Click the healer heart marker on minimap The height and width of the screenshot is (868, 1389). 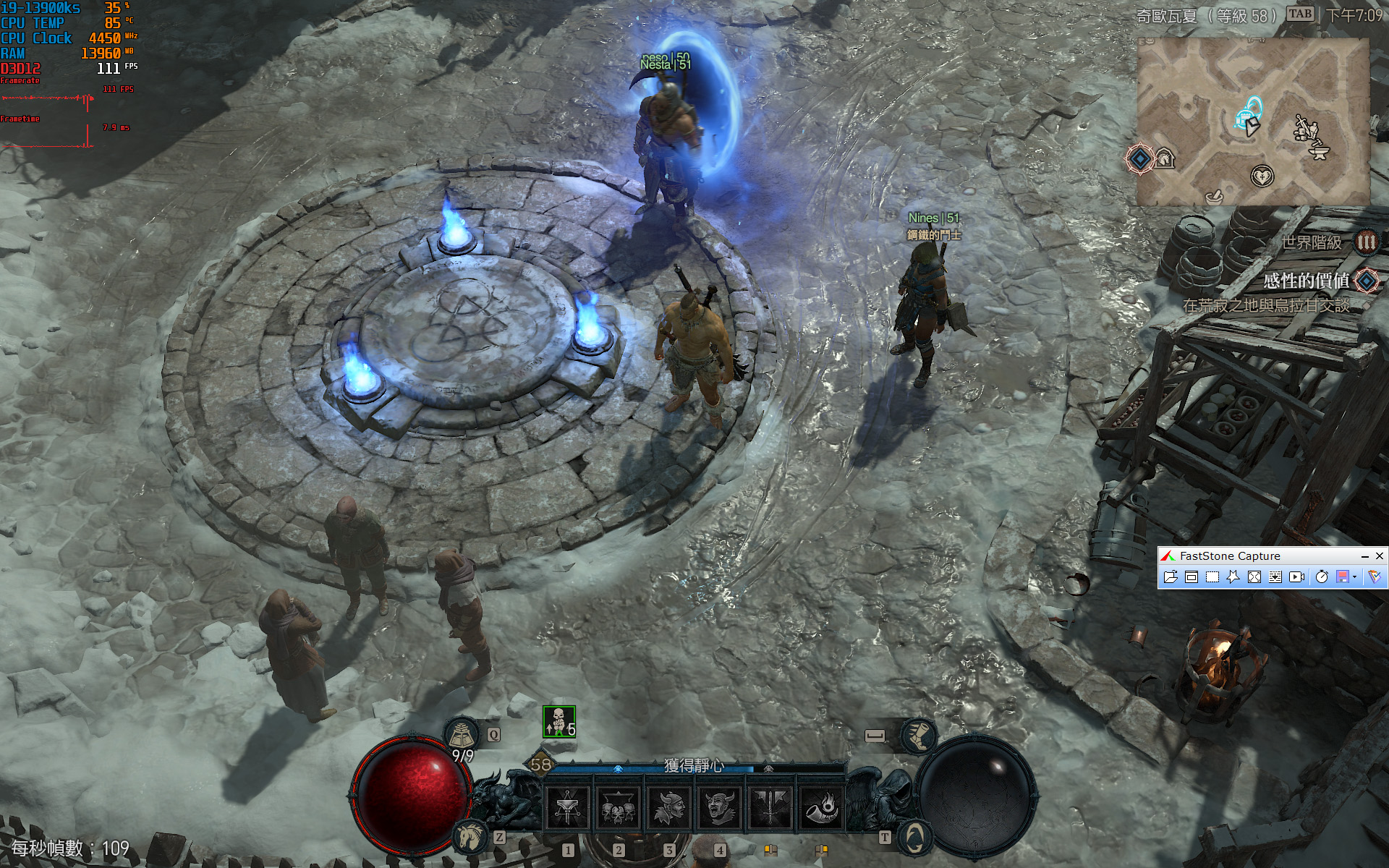tap(1262, 176)
